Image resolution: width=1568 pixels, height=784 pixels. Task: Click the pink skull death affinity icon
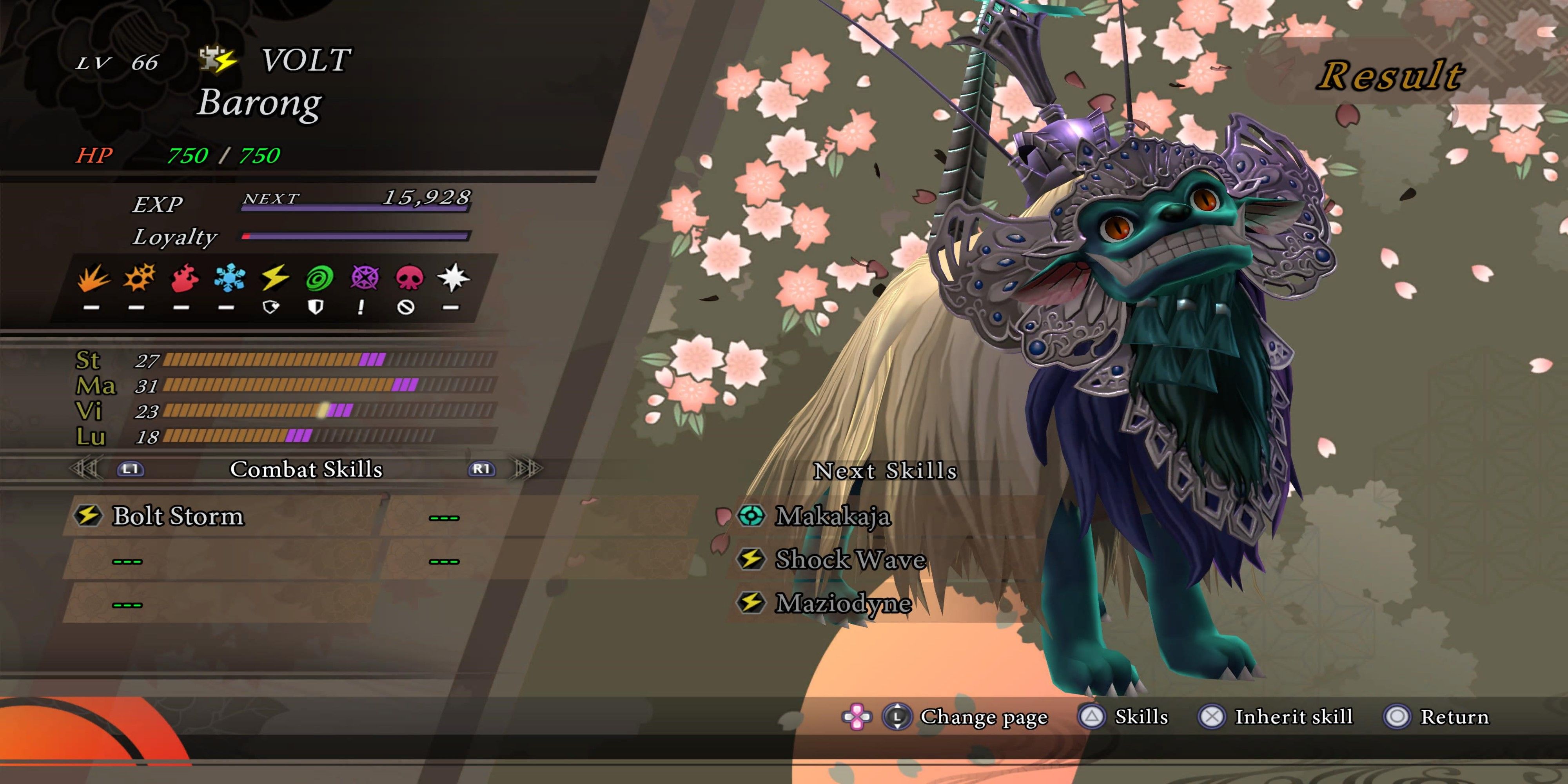click(409, 278)
